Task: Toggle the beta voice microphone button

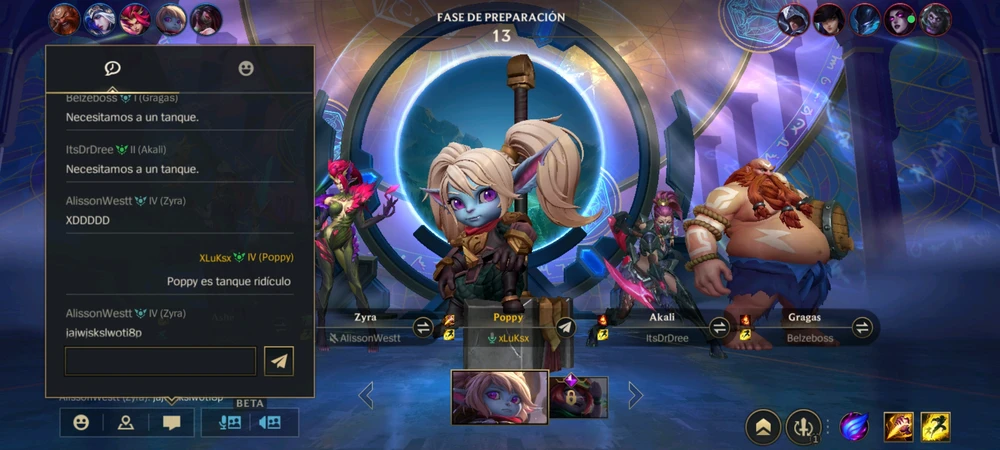Action: [x=228, y=422]
